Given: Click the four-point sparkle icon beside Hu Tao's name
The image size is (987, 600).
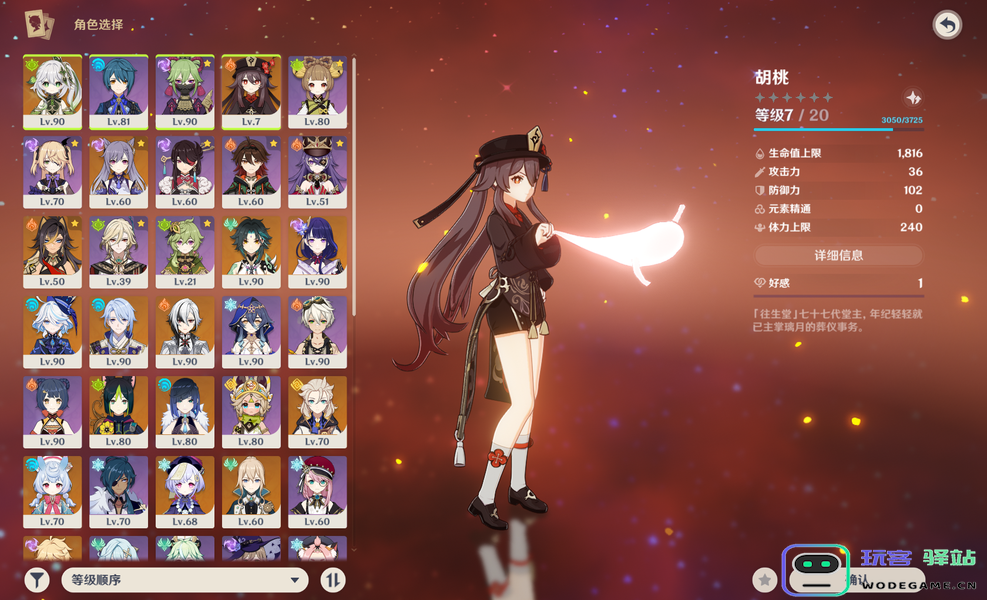Looking at the screenshot, I should [913, 98].
